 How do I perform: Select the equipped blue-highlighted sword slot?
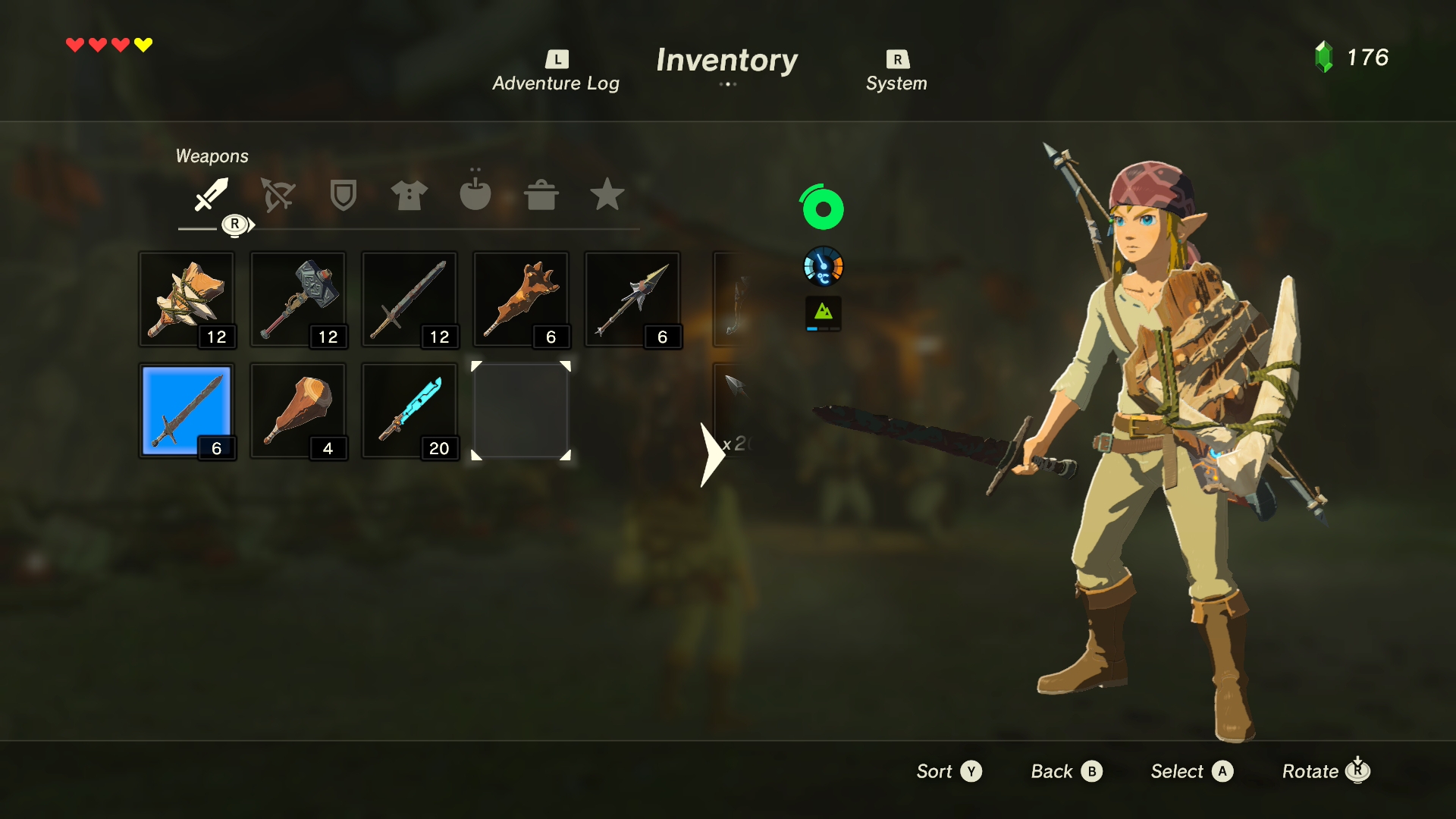(187, 411)
